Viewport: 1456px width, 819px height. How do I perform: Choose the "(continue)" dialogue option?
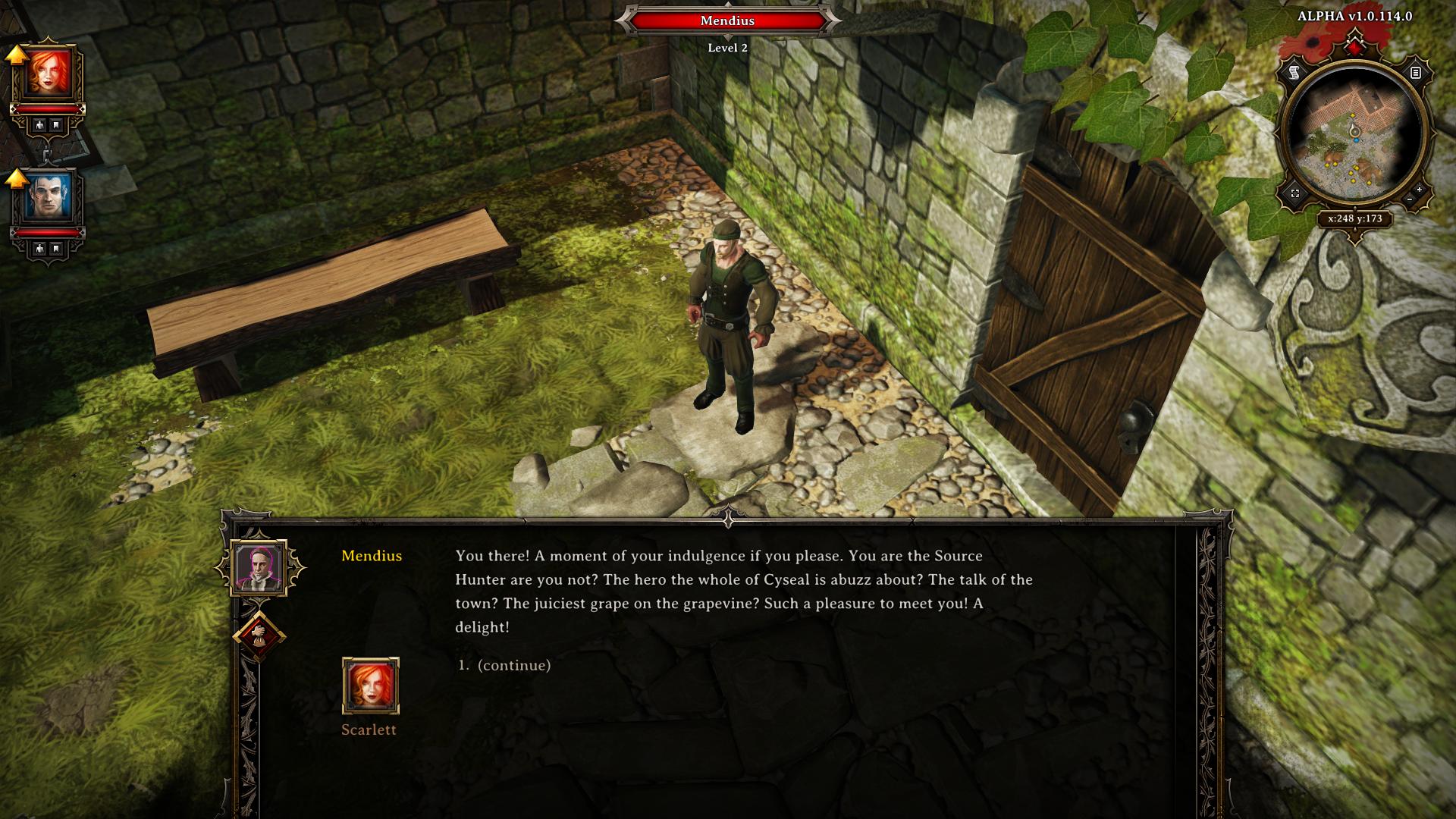point(513,665)
